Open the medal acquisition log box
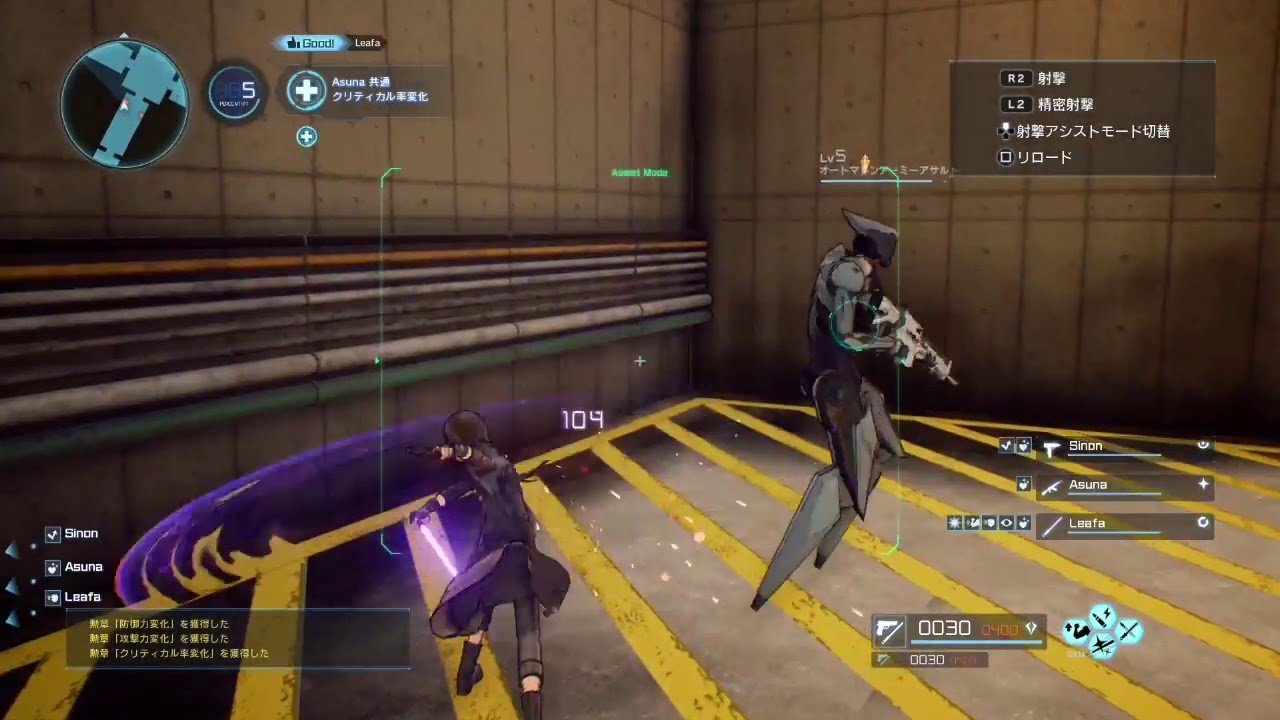 (238, 638)
